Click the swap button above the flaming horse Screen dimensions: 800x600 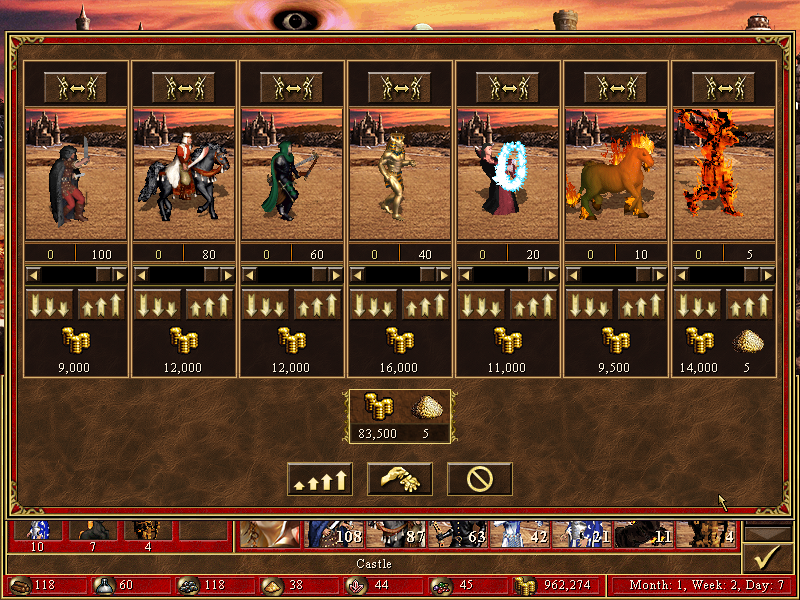[x=615, y=87]
